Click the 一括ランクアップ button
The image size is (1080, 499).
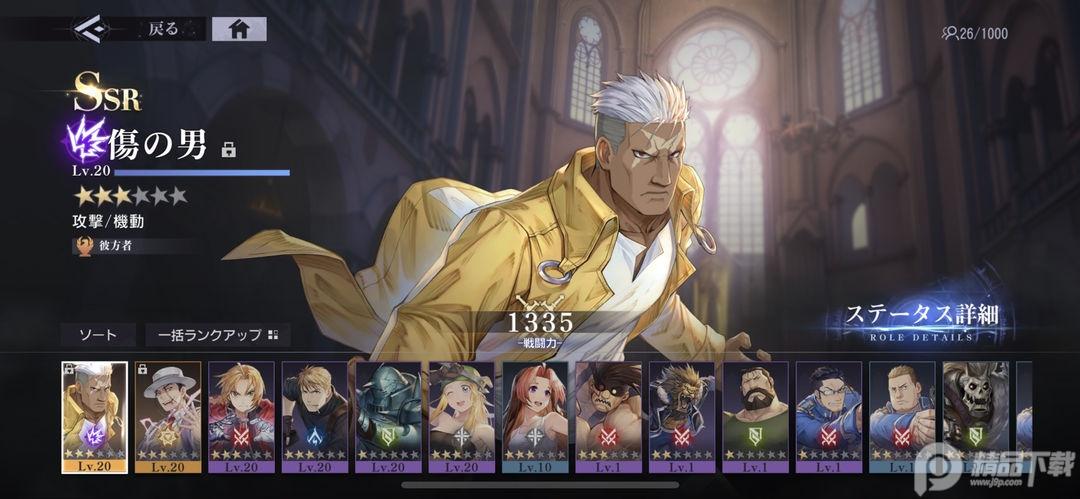pos(216,335)
